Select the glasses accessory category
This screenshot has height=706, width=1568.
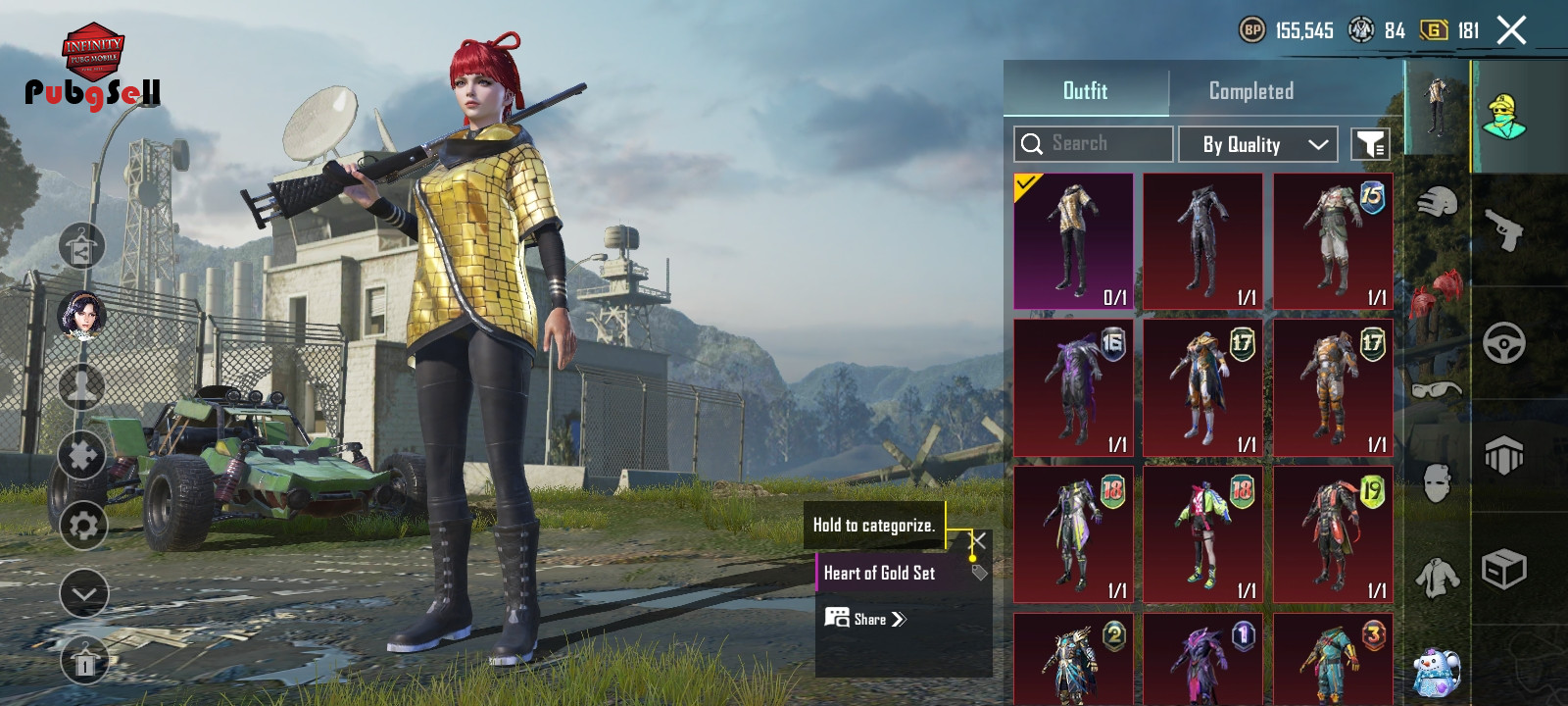(x=1437, y=390)
